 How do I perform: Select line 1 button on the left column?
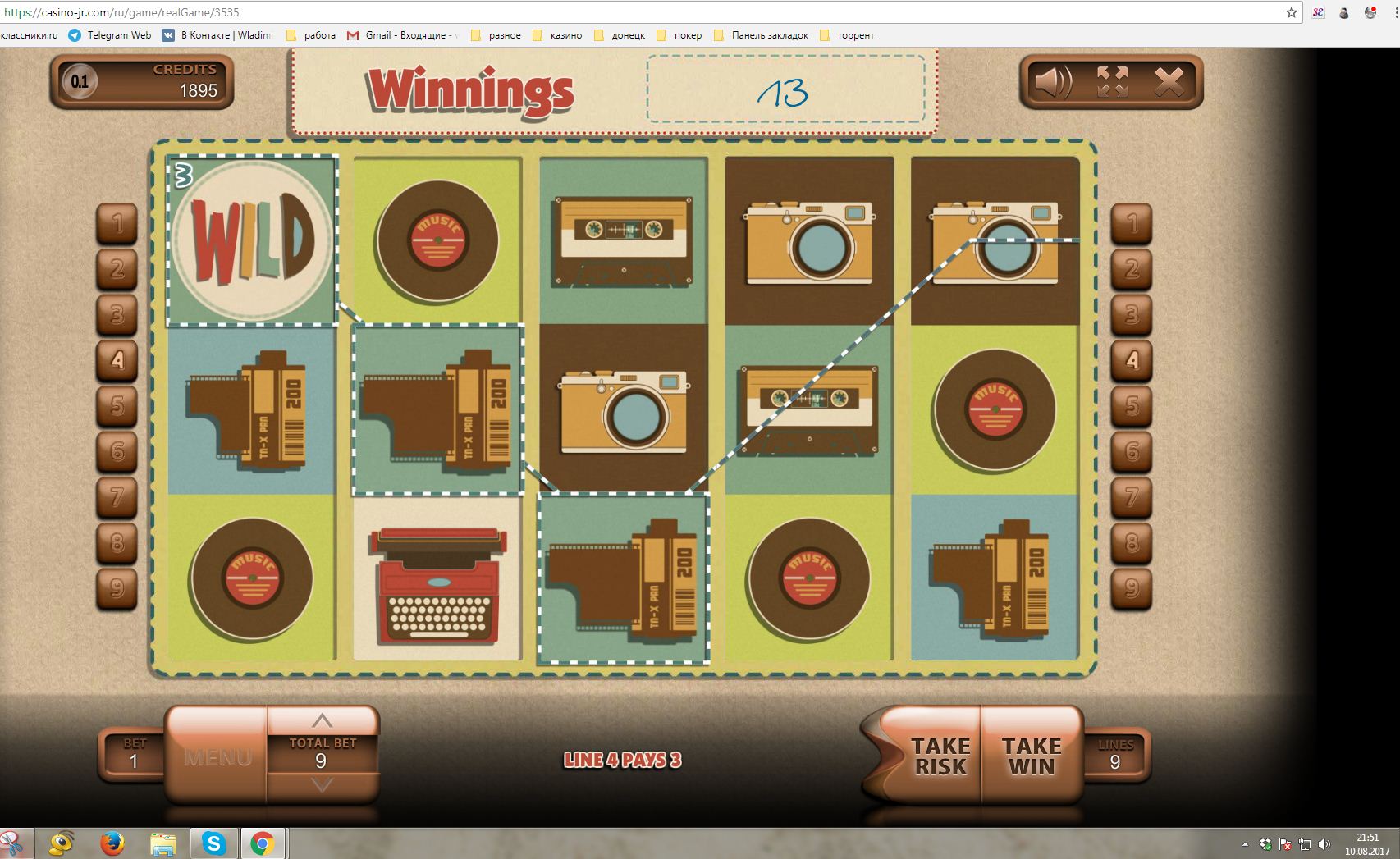[x=117, y=222]
